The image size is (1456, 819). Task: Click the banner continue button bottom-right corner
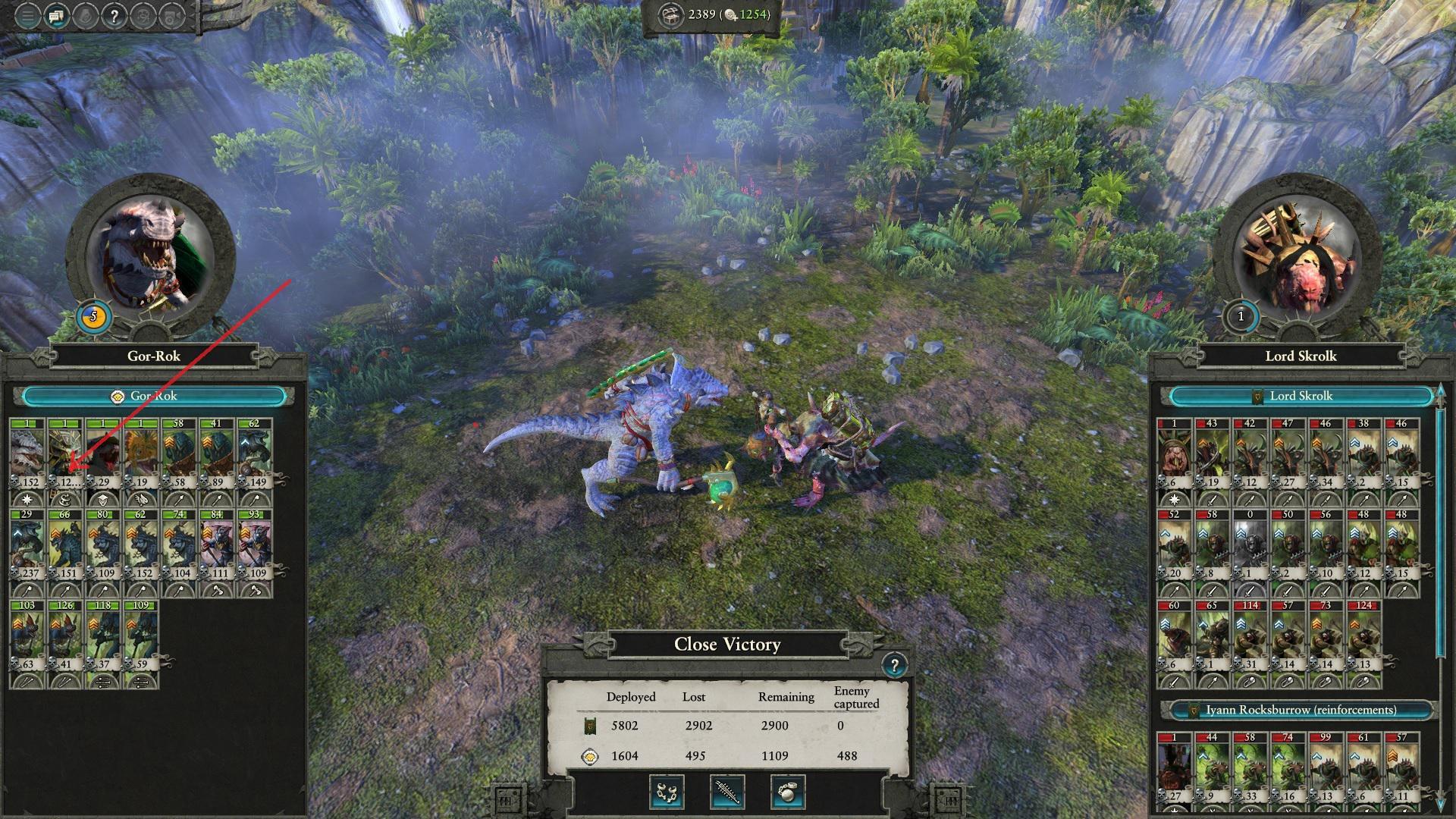point(949,800)
